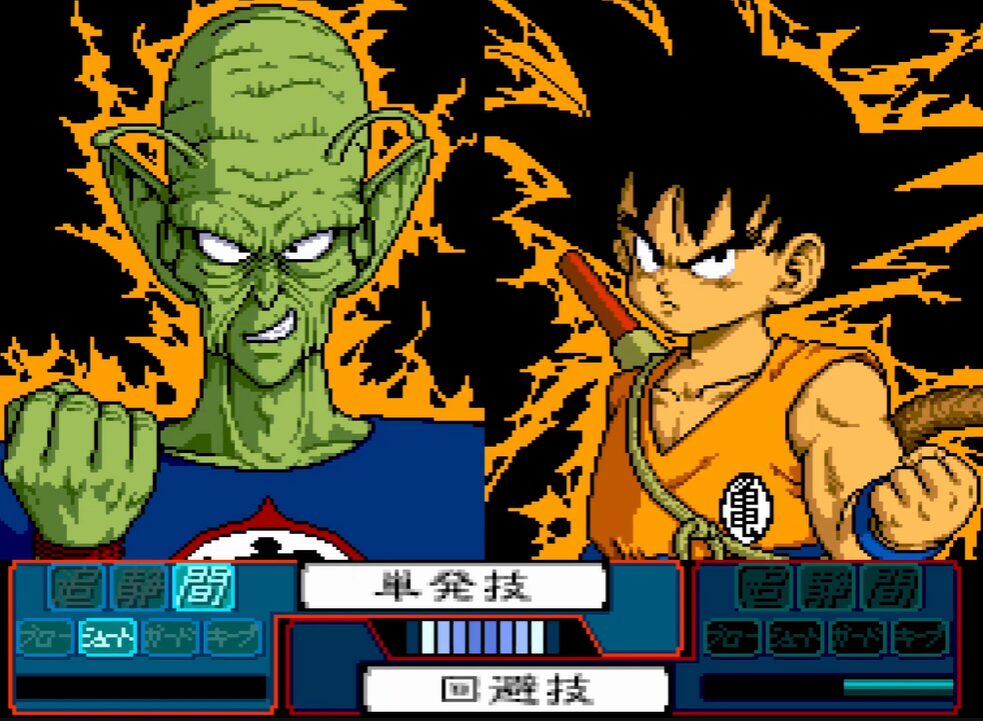This screenshot has width=983, height=721.
Task: Select the キープ command on Piccolo's panel
Action: (233, 636)
